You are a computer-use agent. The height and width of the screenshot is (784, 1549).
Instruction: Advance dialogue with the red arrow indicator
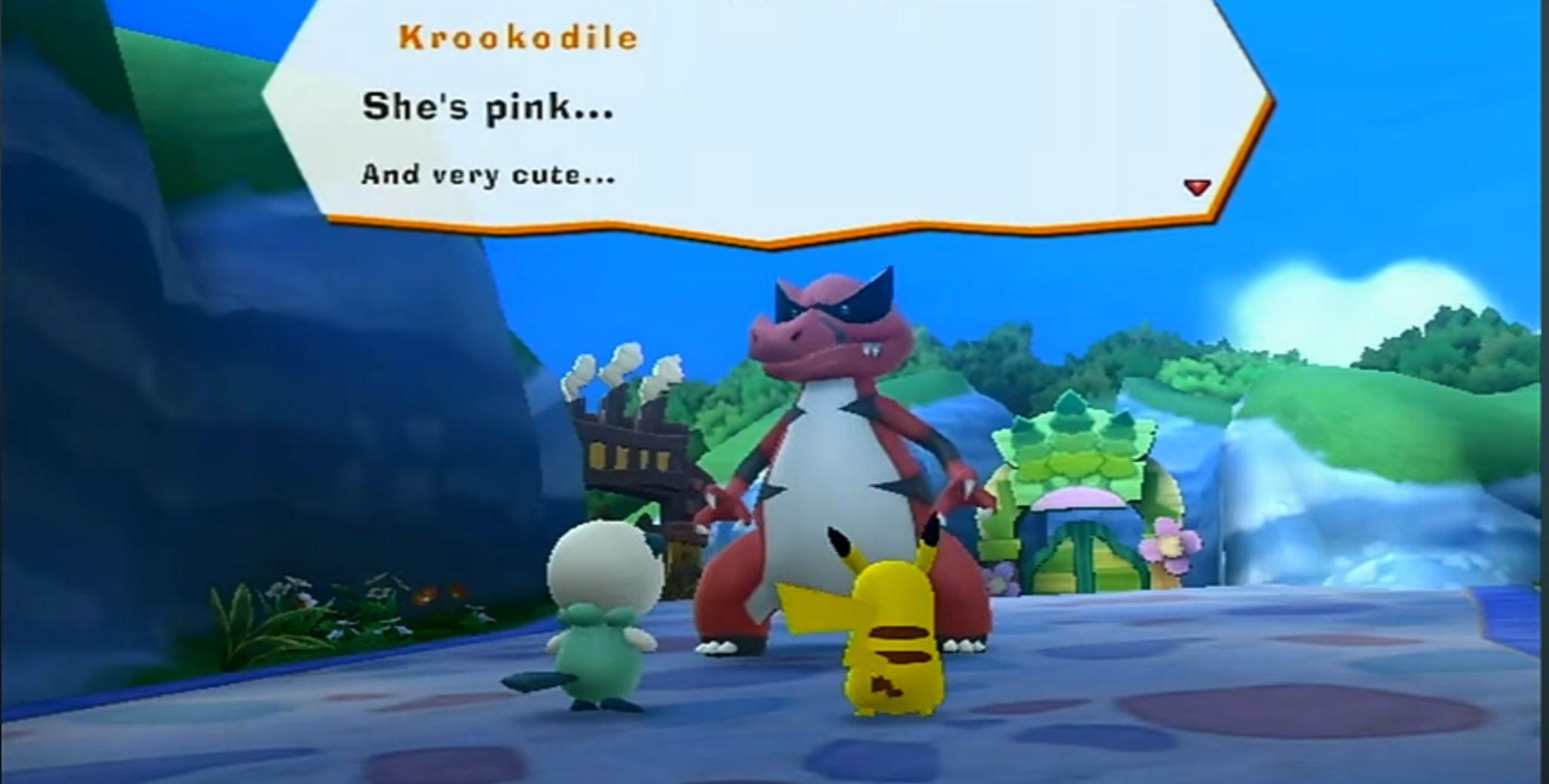[x=1197, y=187]
